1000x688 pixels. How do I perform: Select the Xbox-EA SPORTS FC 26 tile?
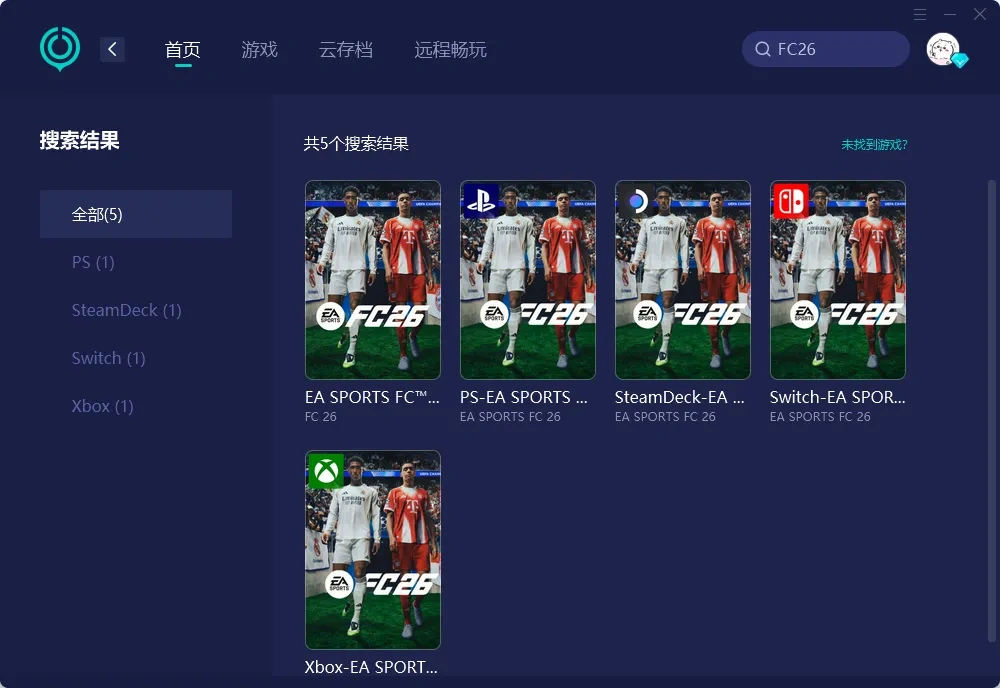tap(372, 550)
